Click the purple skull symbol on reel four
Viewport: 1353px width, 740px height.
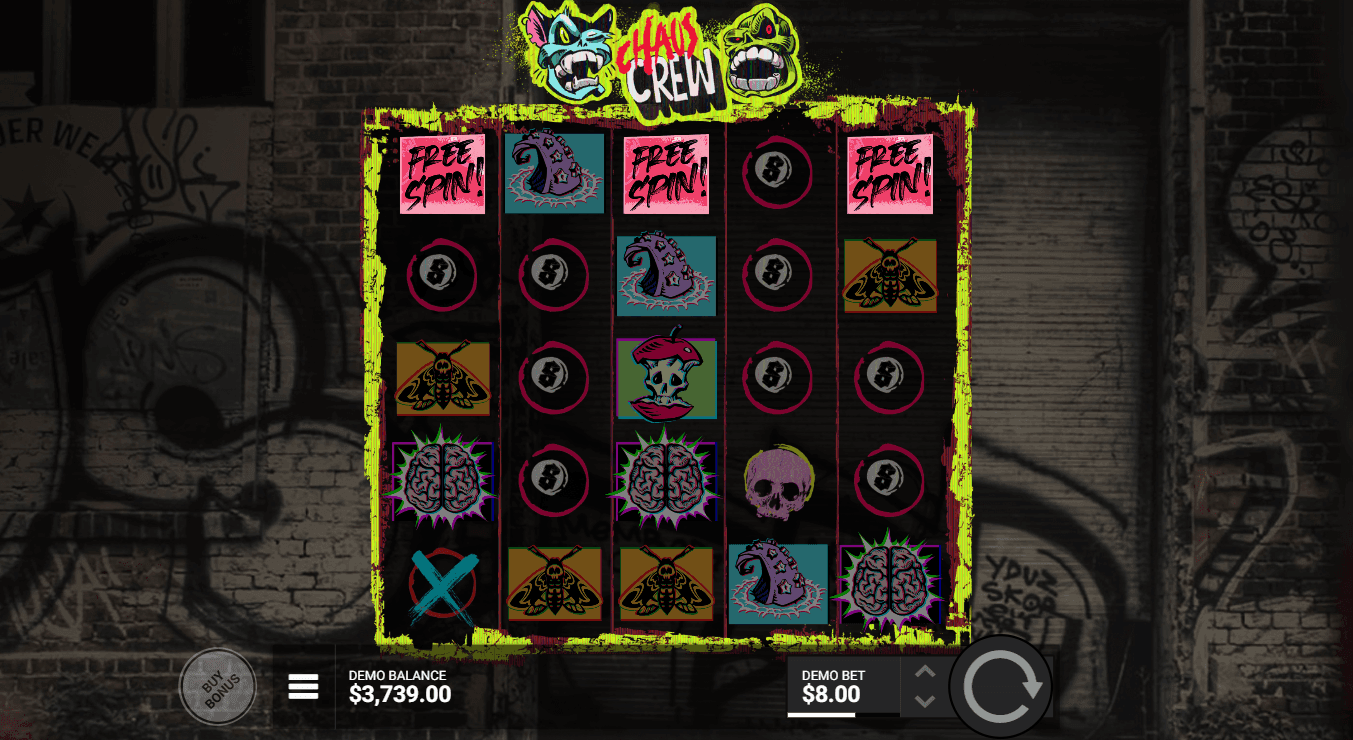pos(777,480)
